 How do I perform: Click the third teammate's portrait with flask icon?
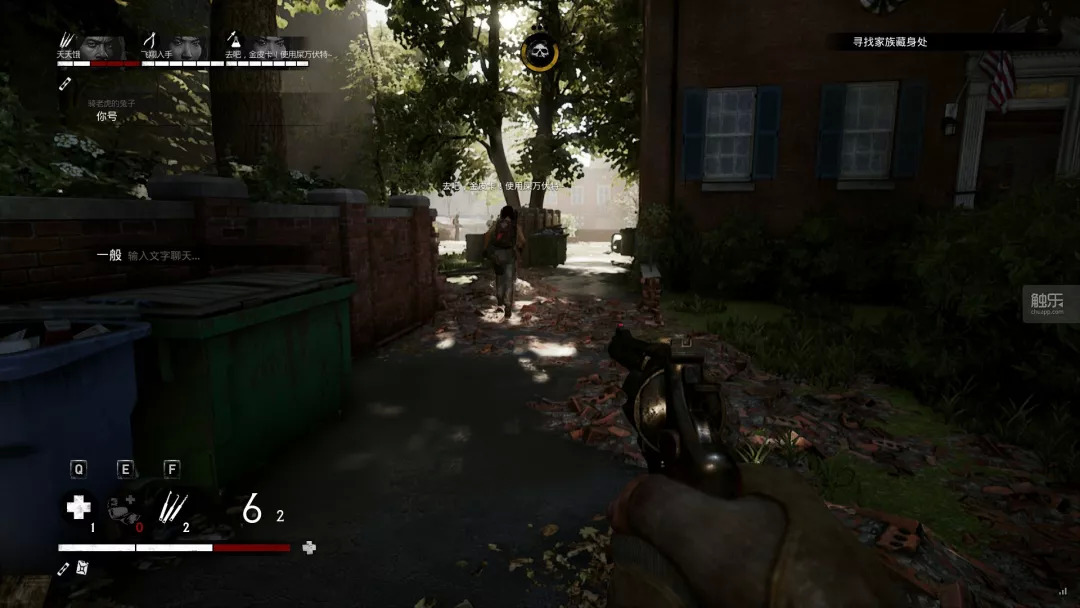[266, 46]
